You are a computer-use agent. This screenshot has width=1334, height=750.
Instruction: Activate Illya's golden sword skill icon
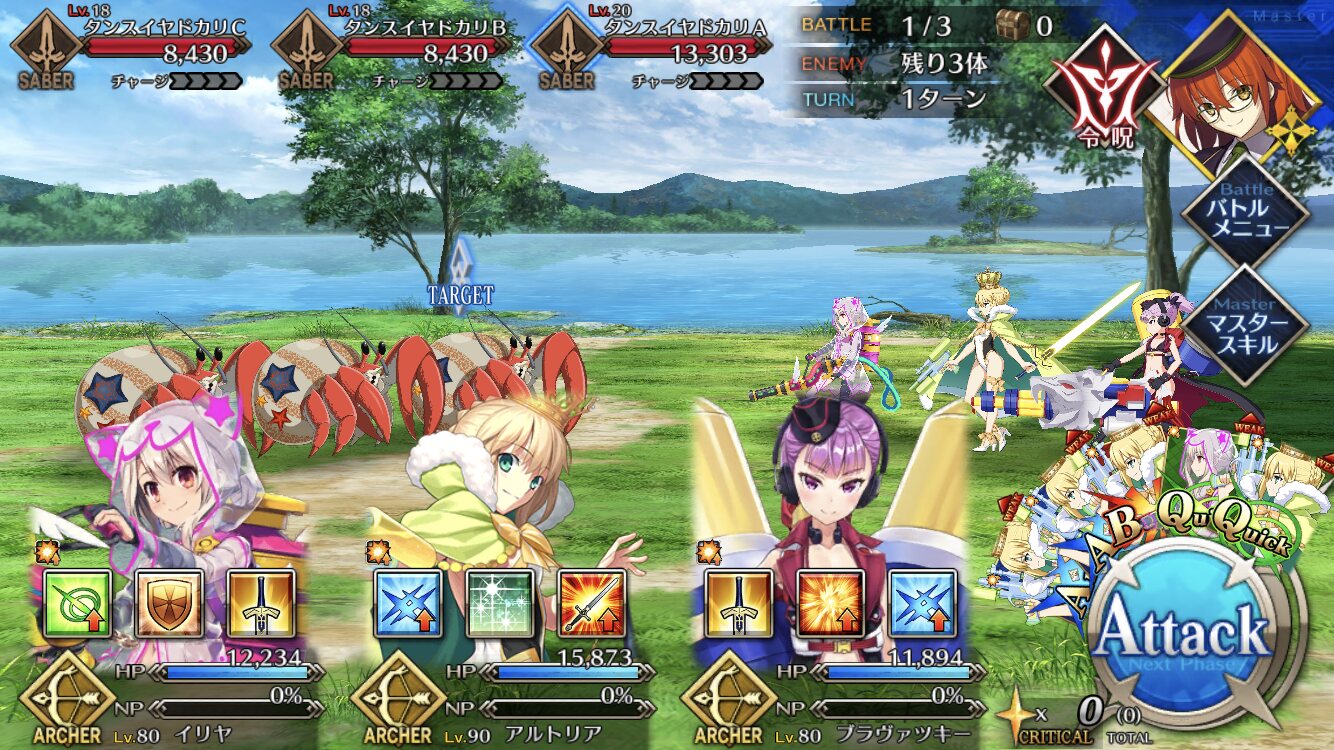pyautogui.click(x=261, y=604)
